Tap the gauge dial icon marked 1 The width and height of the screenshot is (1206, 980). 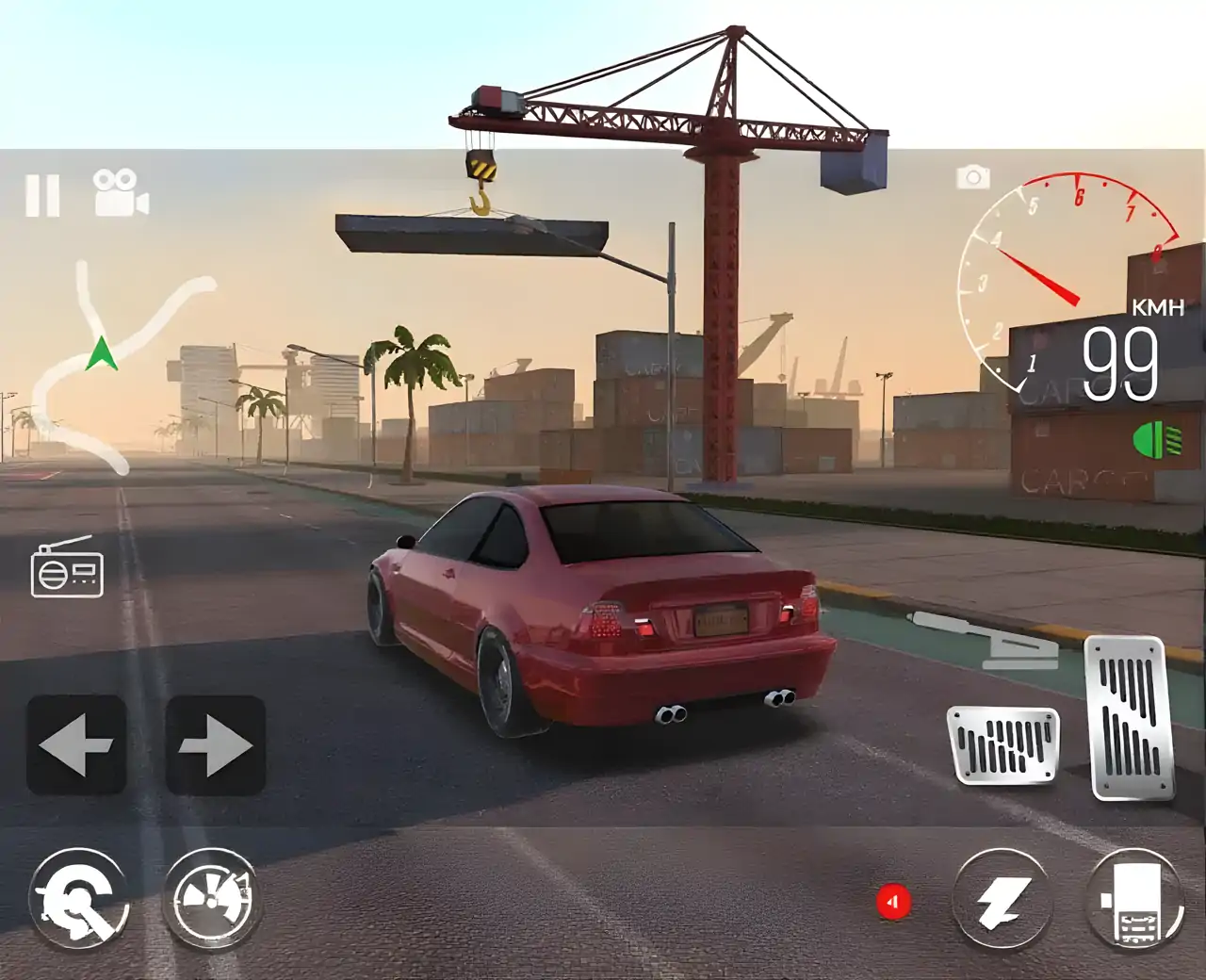pos(211,899)
